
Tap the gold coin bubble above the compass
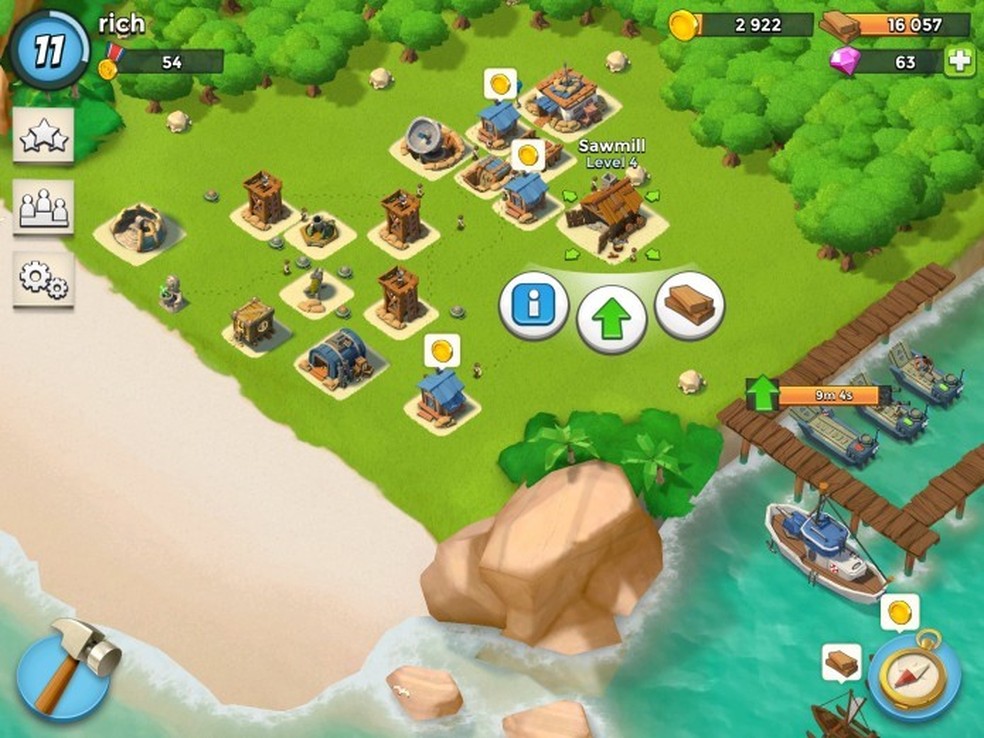pyautogui.click(x=899, y=611)
